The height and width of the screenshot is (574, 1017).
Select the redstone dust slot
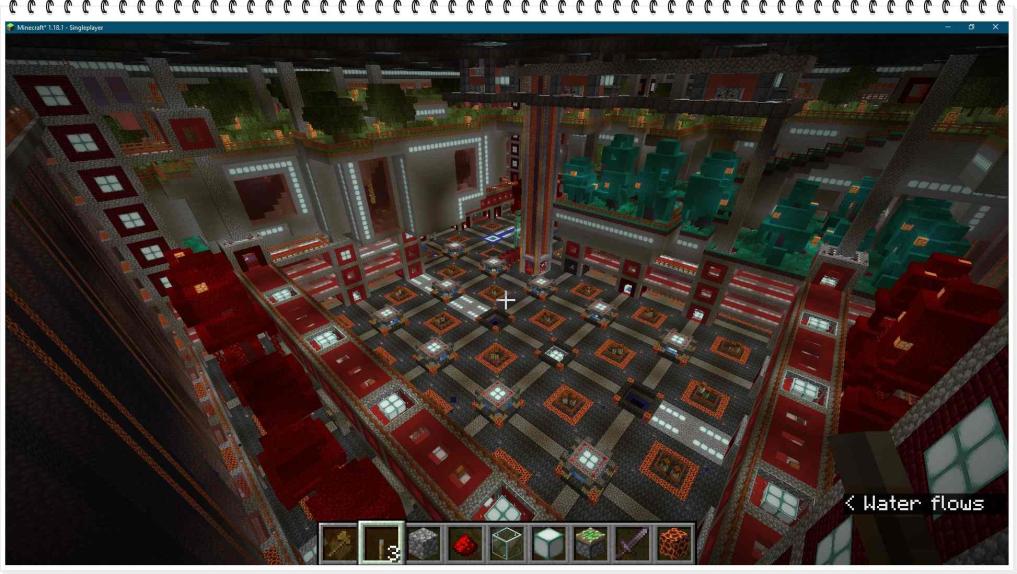tap(465, 543)
